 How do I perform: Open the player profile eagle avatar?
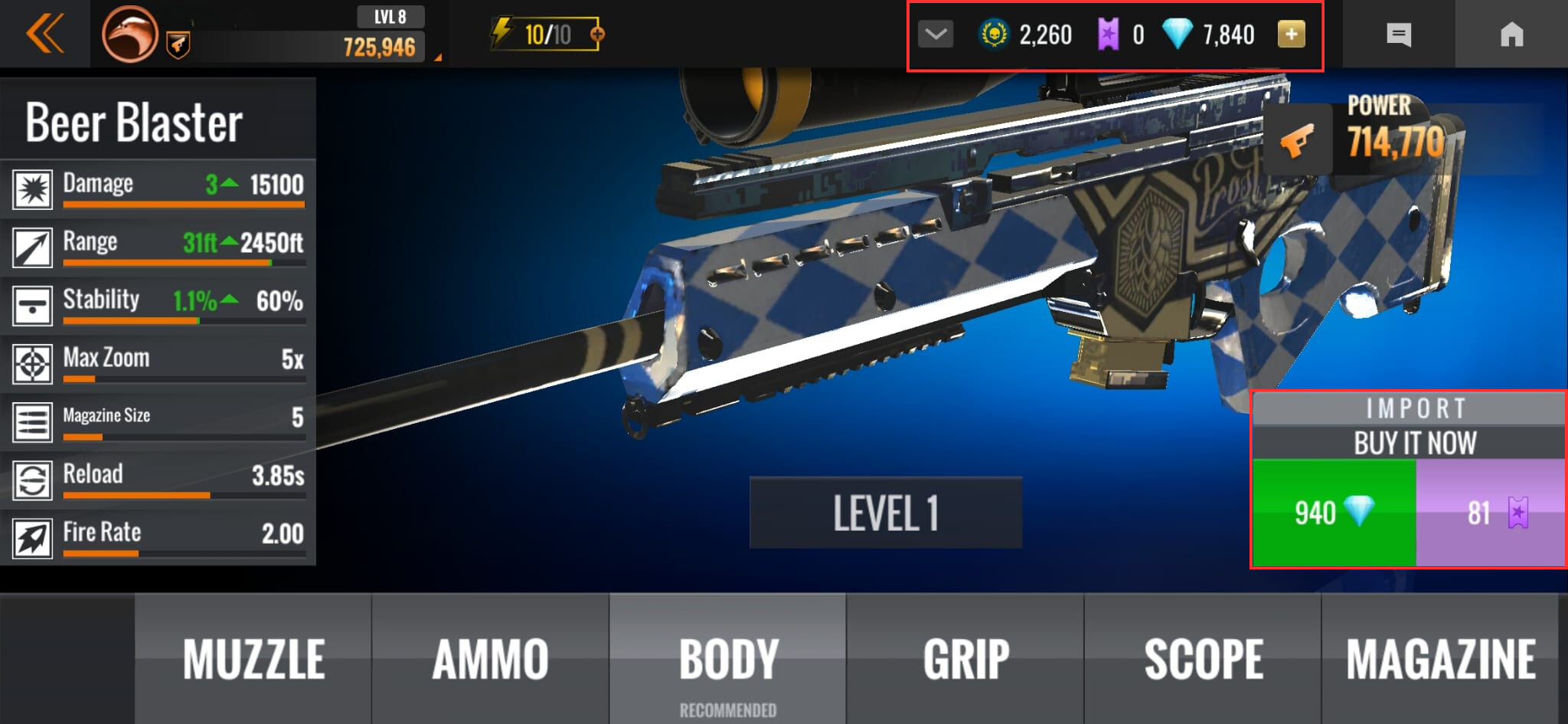pos(129,34)
